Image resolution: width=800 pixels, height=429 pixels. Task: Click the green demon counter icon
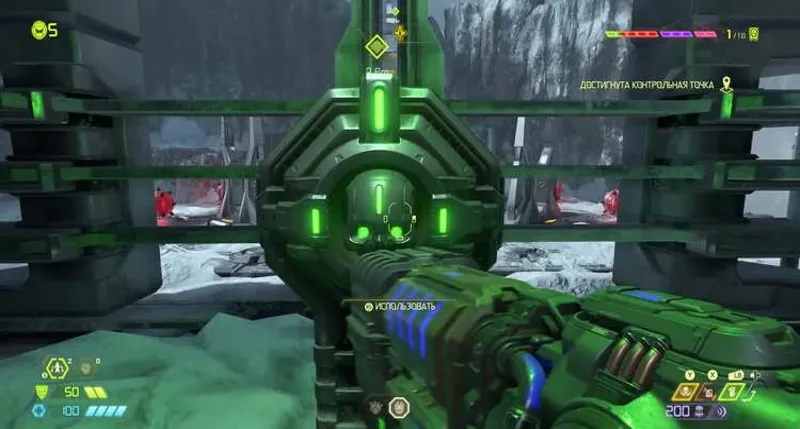[753, 34]
